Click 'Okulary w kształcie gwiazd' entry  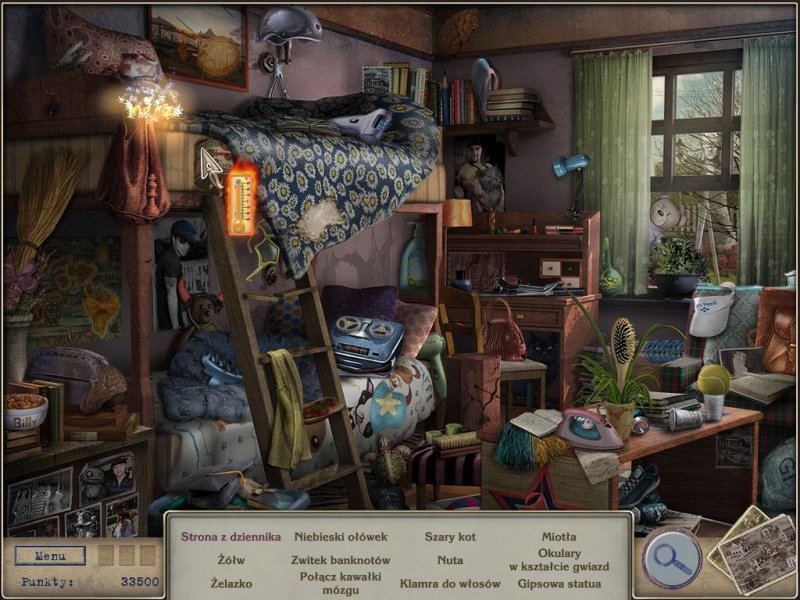point(559,560)
